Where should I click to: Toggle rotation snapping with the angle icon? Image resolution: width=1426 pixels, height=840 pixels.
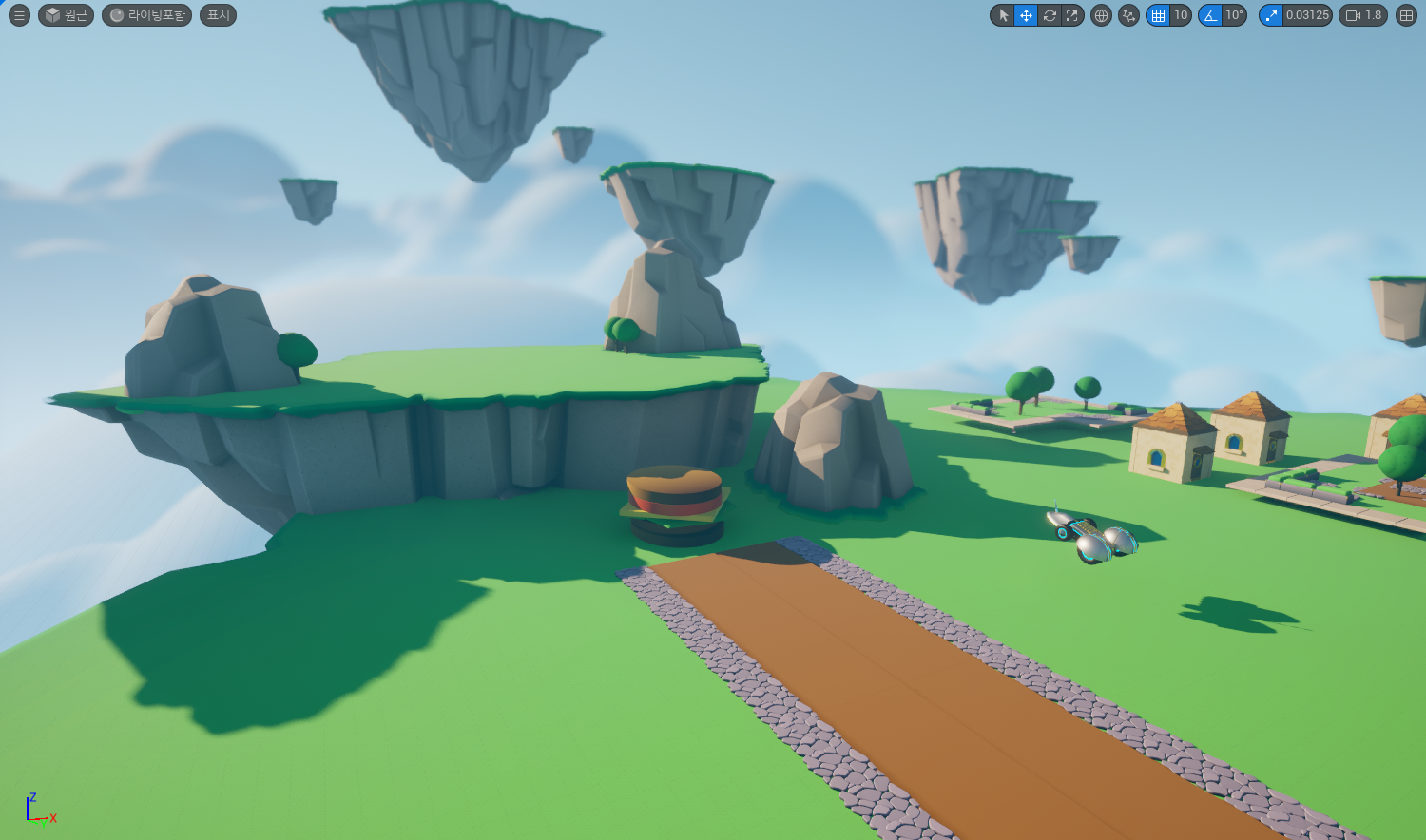[1210, 15]
